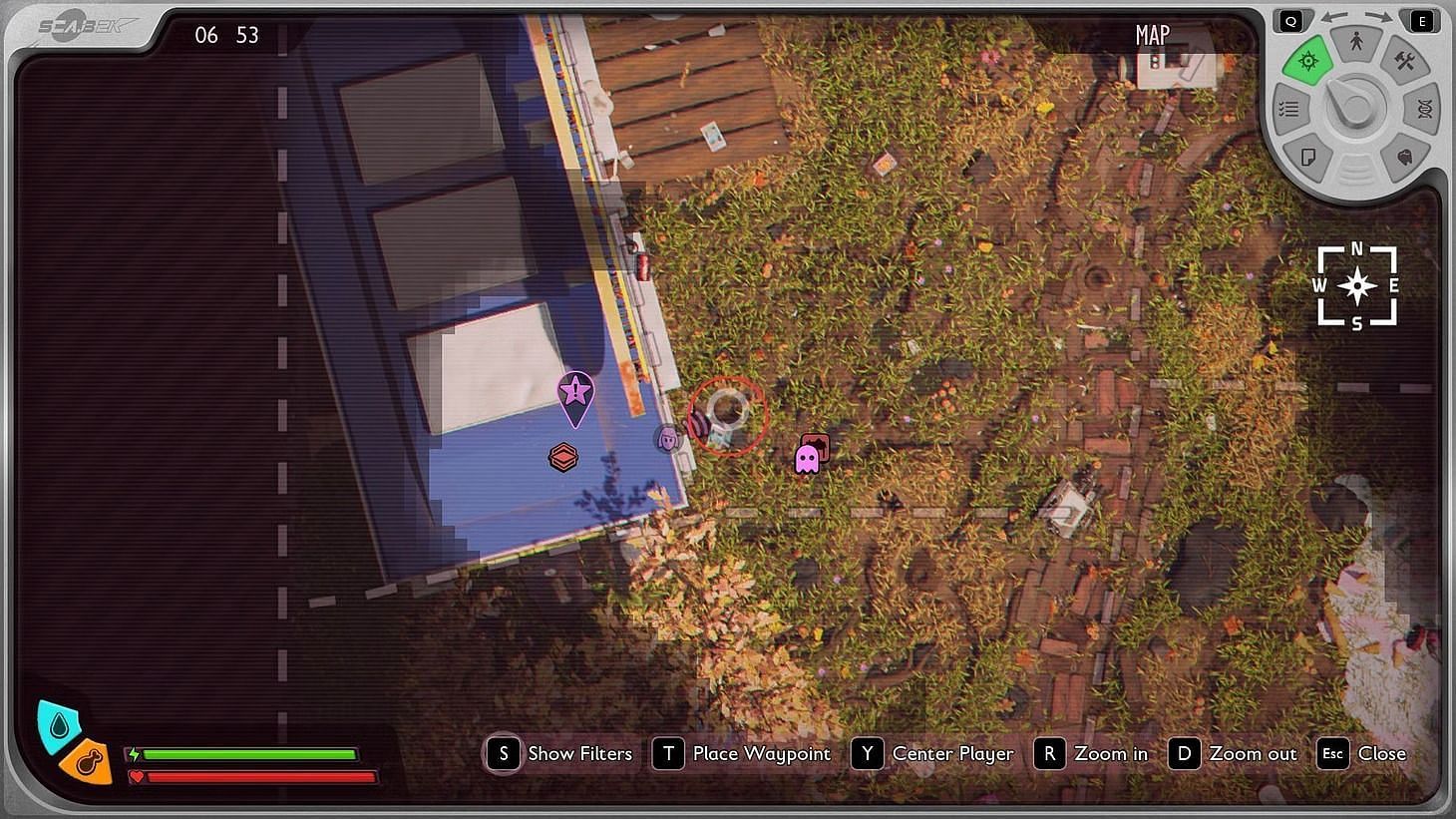Select the green highlighted compass icon

point(1308,61)
